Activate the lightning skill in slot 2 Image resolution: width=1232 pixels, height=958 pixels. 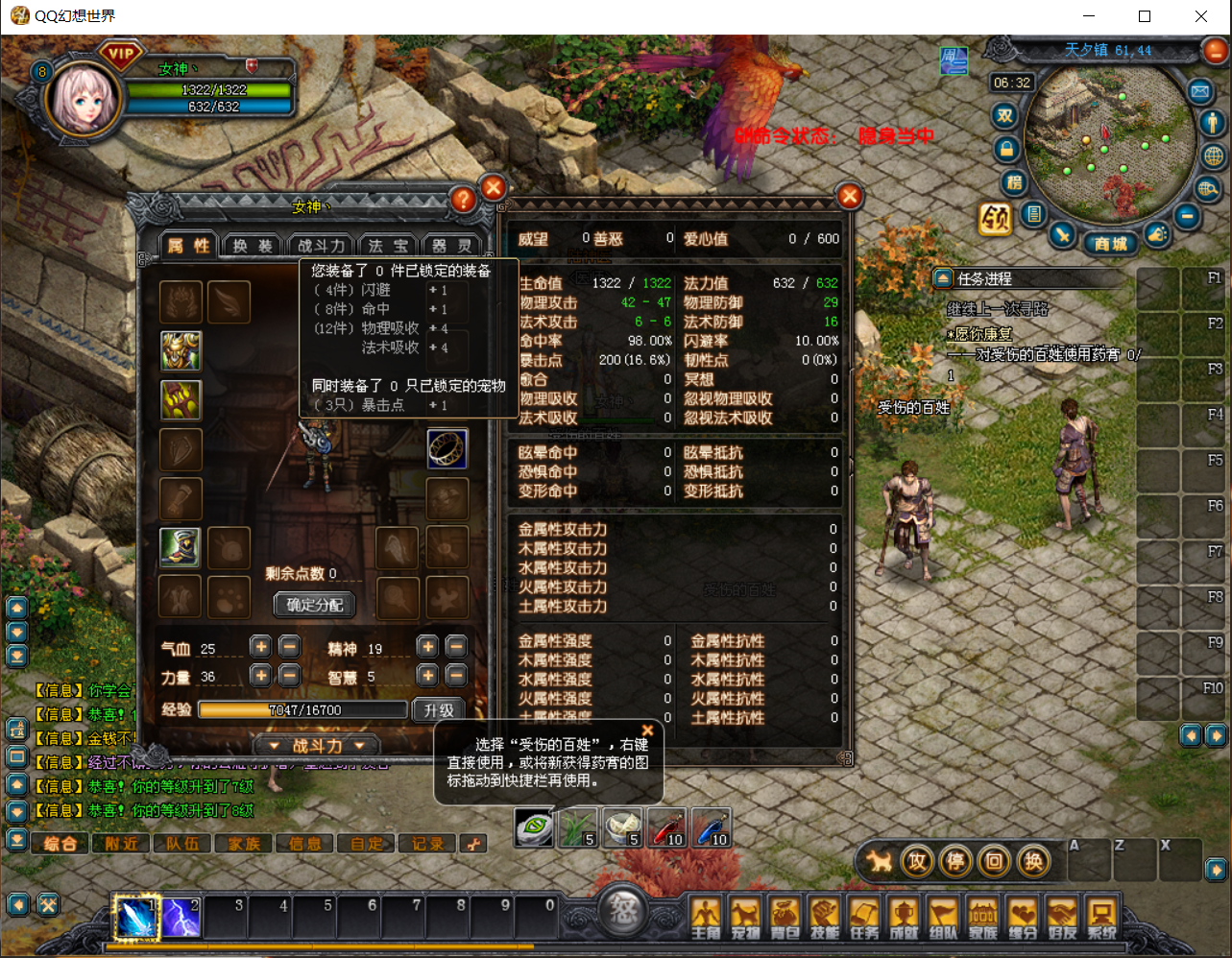click(181, 919)
